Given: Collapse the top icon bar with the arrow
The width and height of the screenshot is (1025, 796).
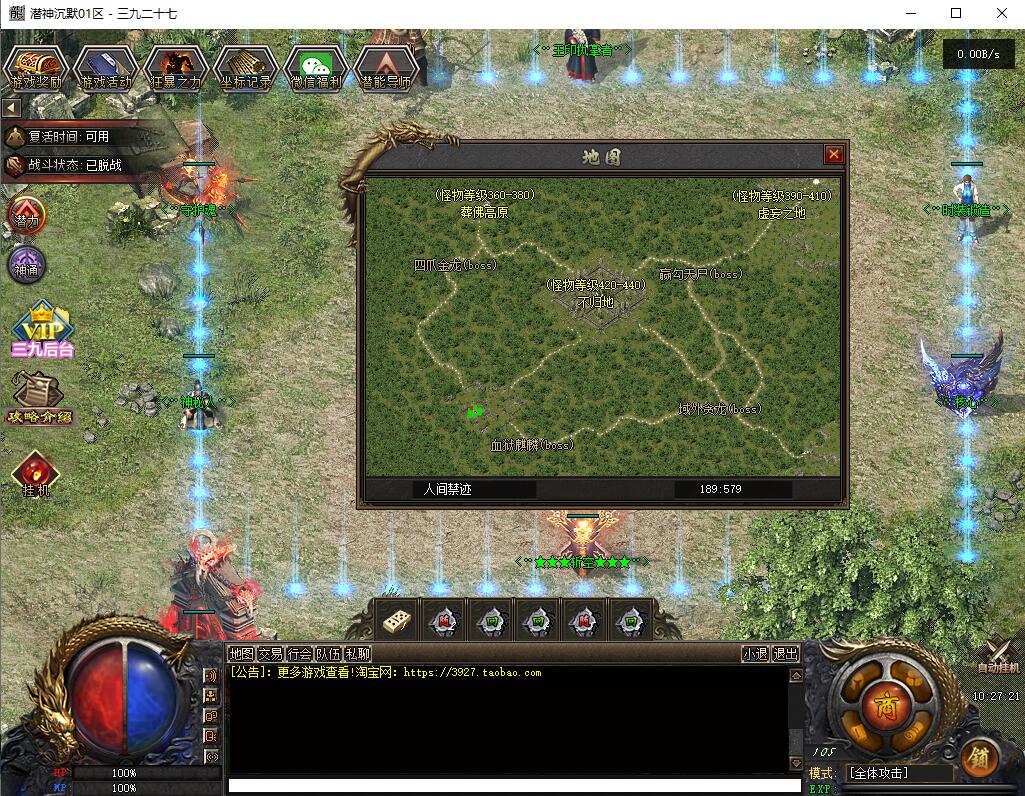Looking at the screenshot, I should point(11,107).
